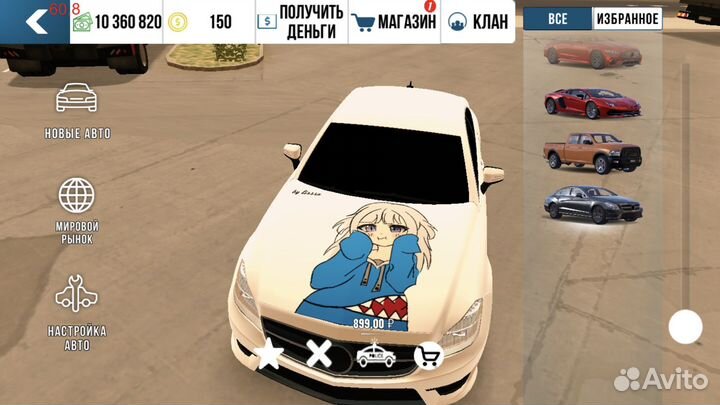
Task: Open the Клан menu
Action: coord(478,21)
